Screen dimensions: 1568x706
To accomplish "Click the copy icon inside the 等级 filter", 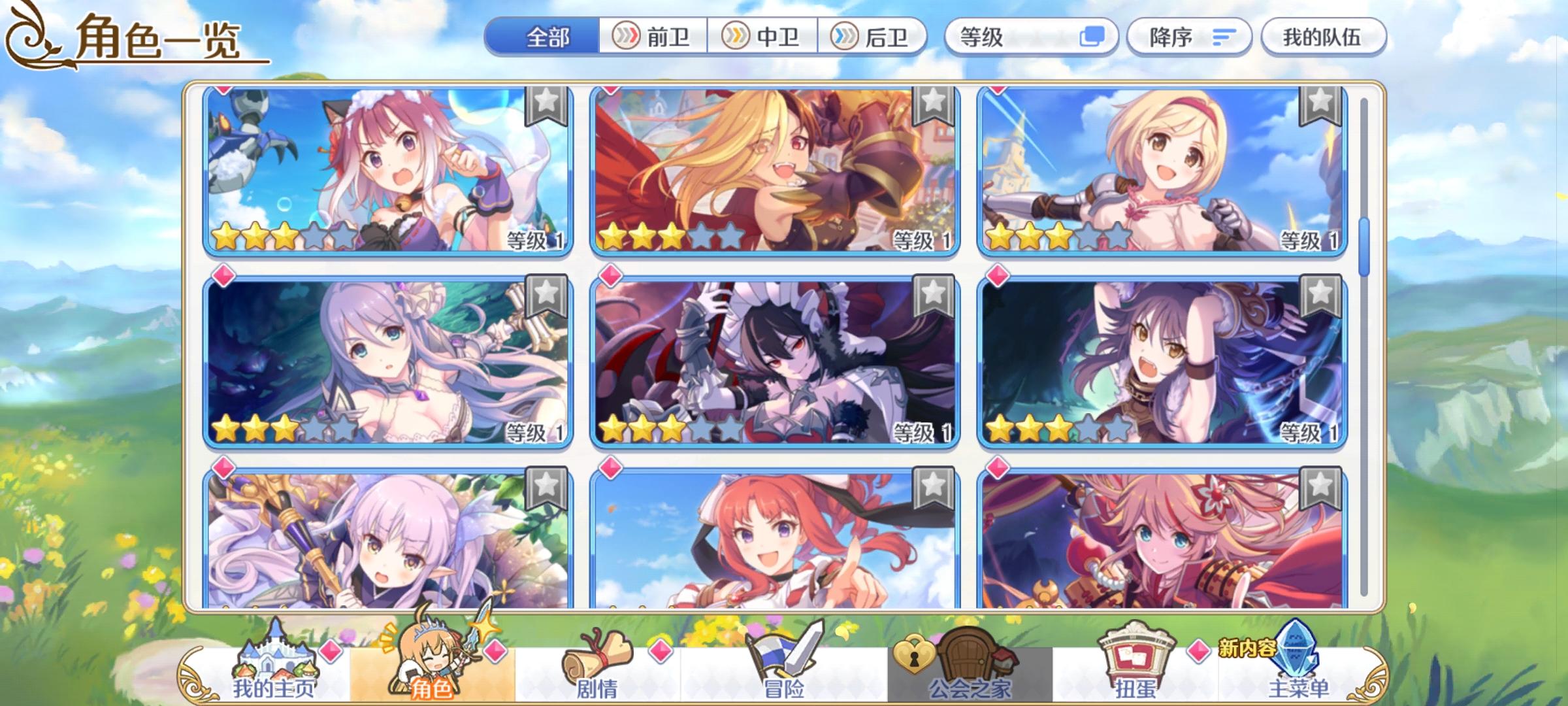I will click(x=1092, y=37).
